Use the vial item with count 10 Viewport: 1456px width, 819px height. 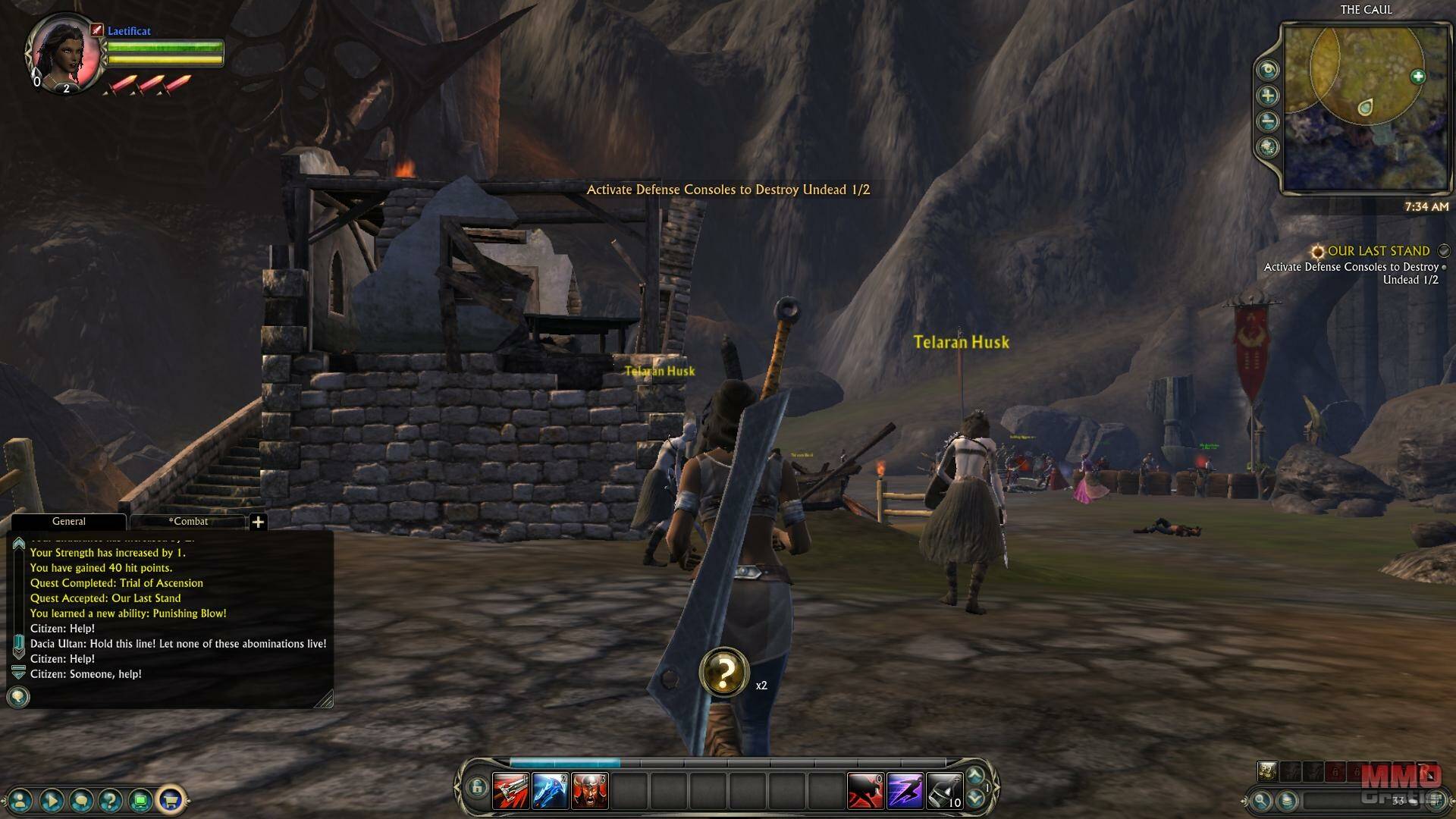click(x=944, y=791)
